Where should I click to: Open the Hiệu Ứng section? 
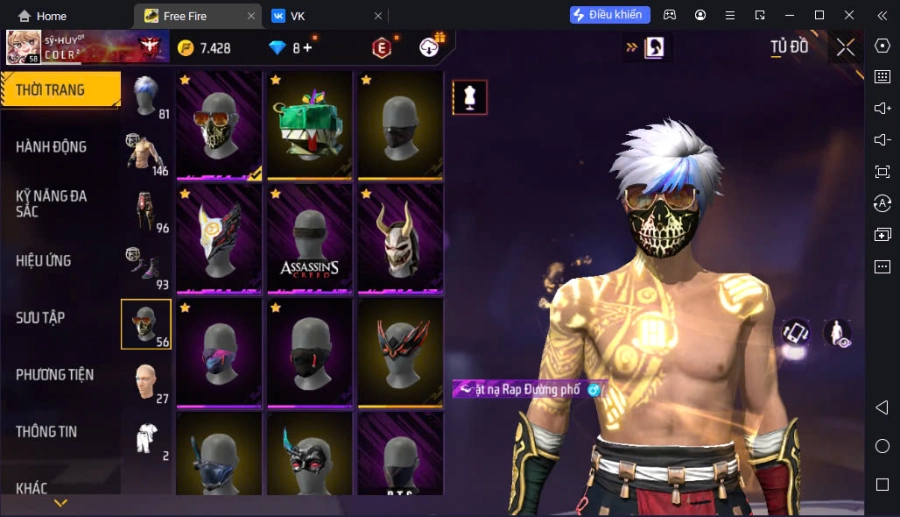(44, 261)
